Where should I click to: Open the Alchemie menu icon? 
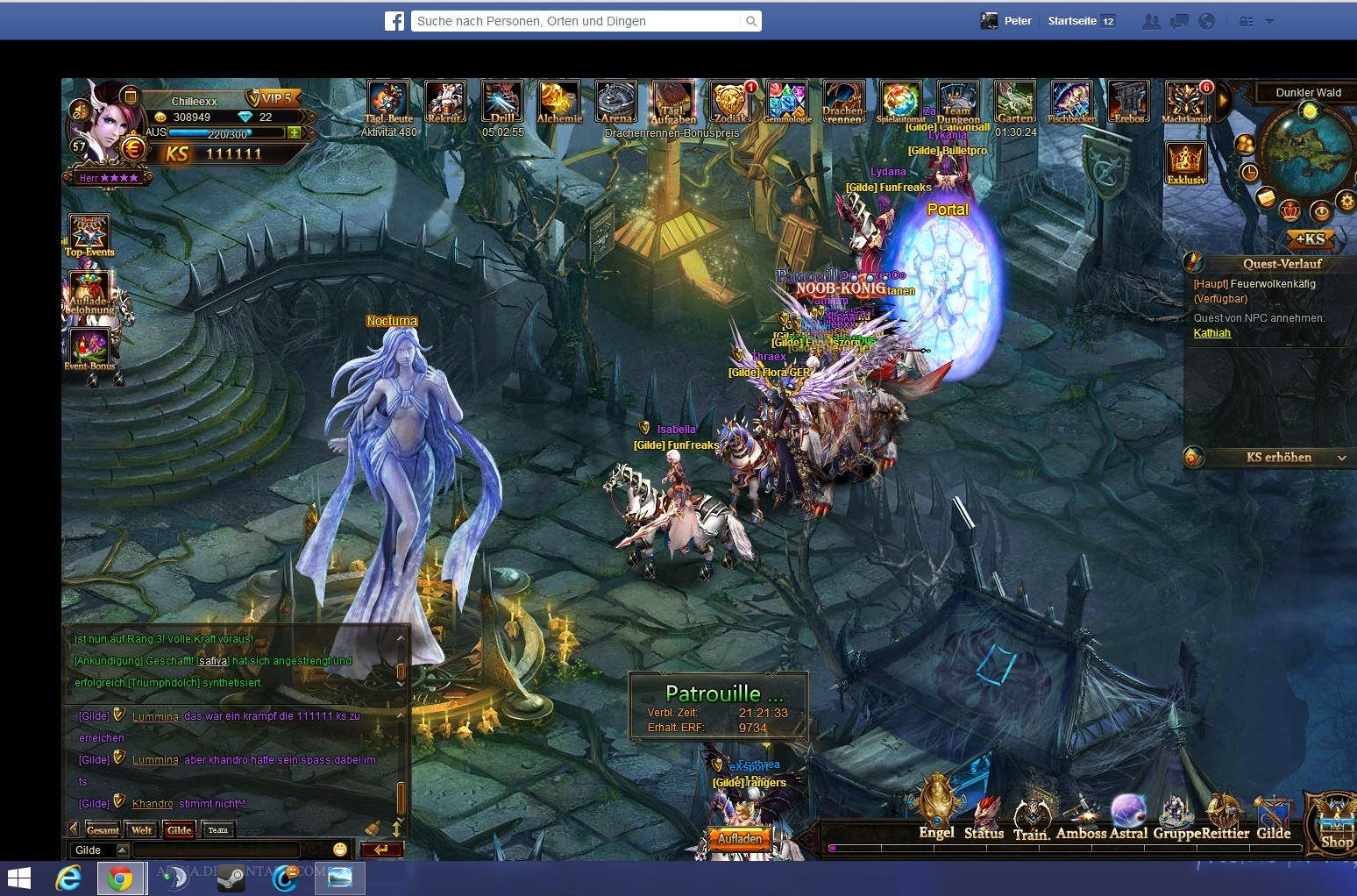click(x=559, y=101)
